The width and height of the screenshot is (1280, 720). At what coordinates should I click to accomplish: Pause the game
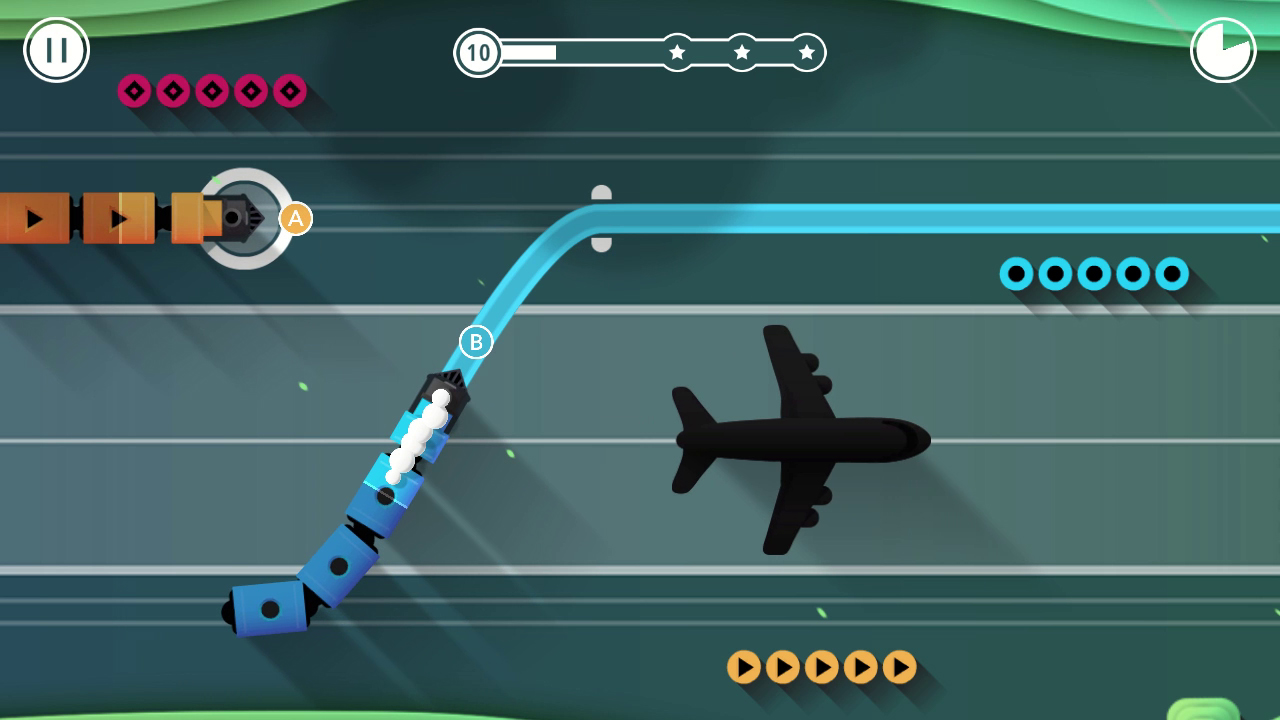55,48
